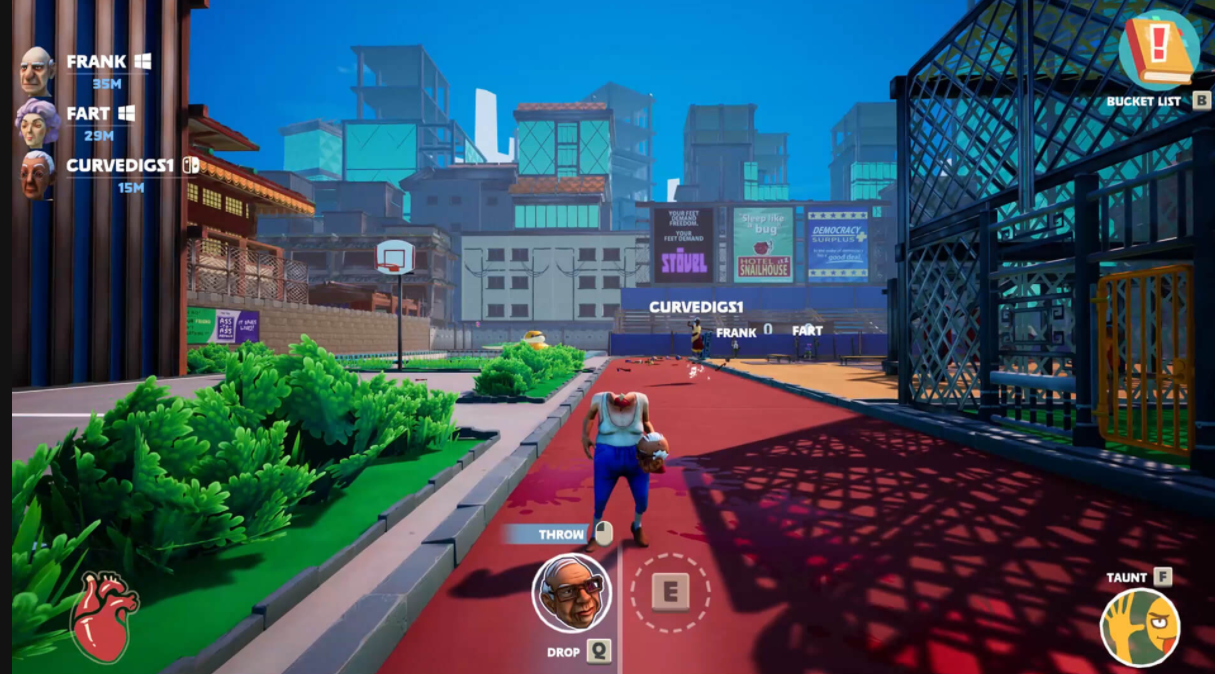
Task: Select the empty dashed circle item slot
Action: (x=670, y=592)
